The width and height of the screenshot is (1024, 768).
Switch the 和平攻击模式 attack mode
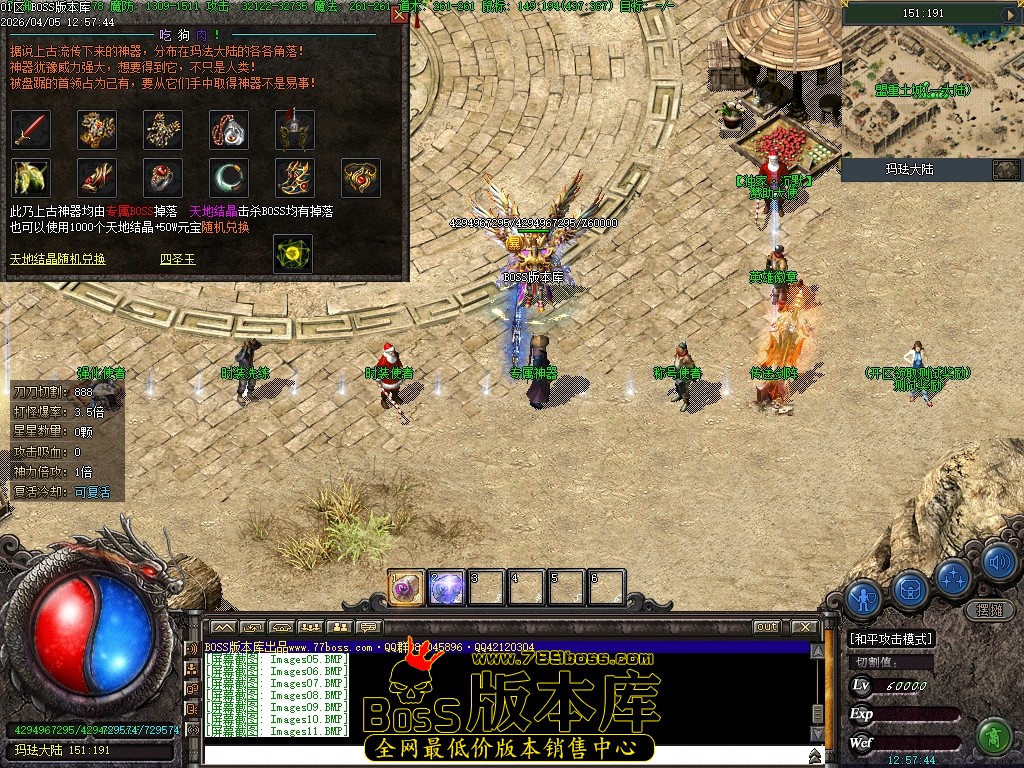coord(890,639)
